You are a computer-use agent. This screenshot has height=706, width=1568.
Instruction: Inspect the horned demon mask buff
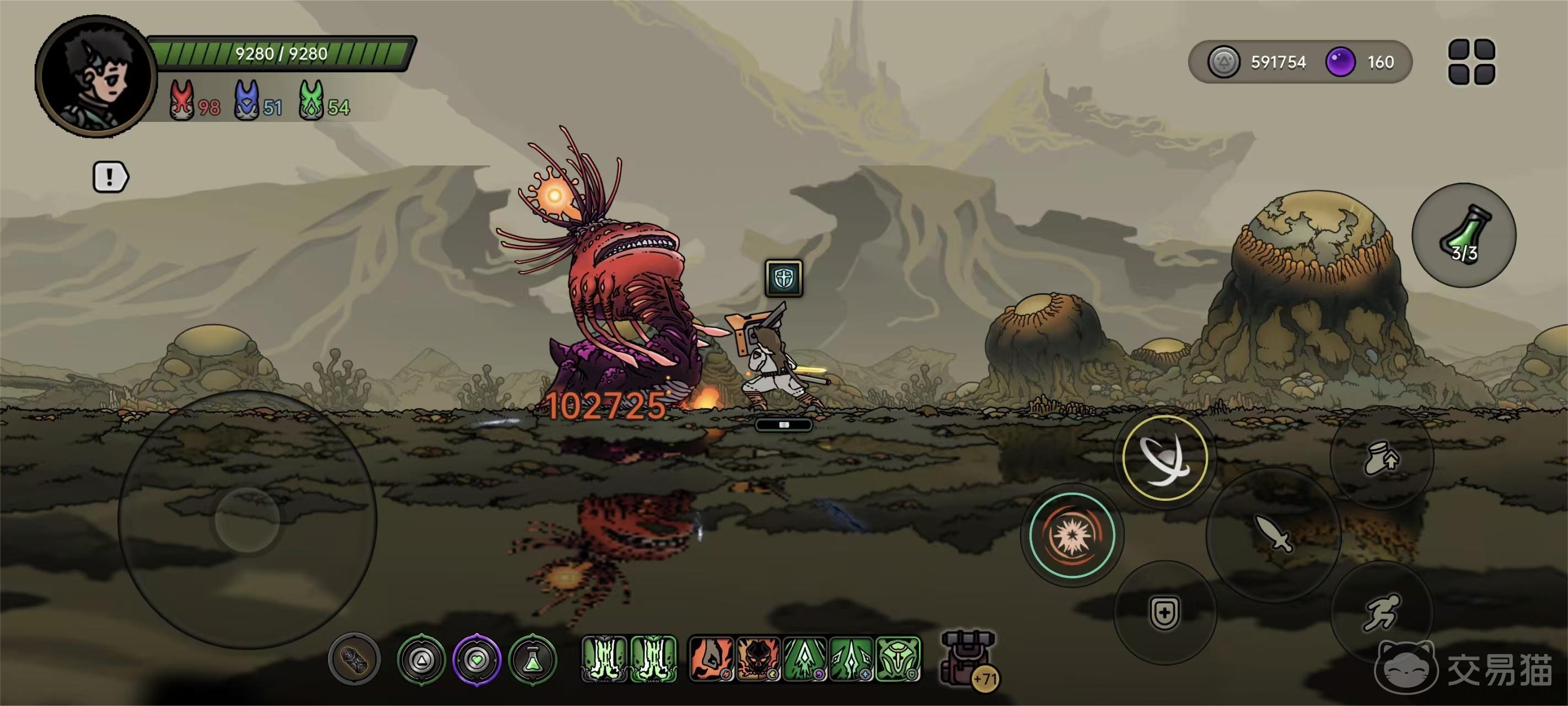click(x=758, y=659)
